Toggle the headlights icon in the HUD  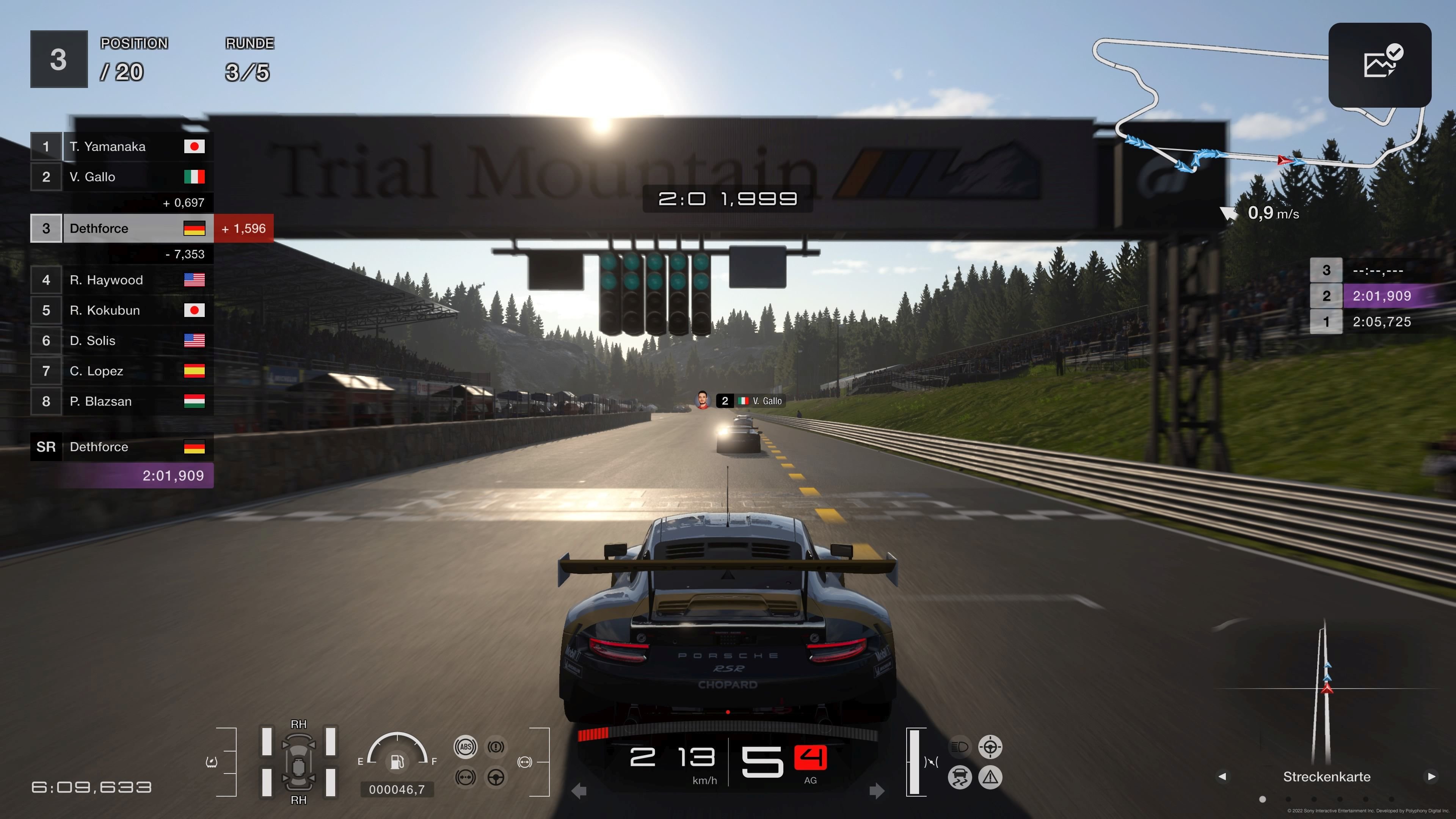tap(961, 747)
